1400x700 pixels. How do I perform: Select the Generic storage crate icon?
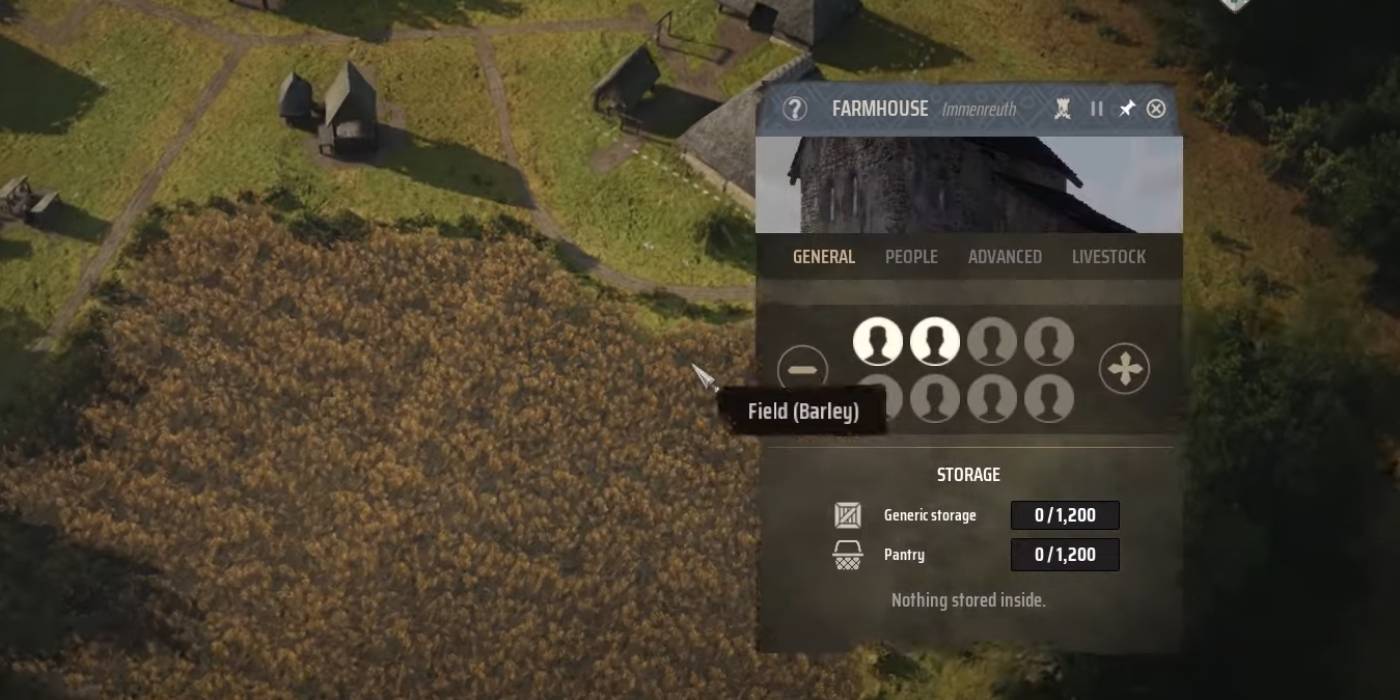[848, 516]
